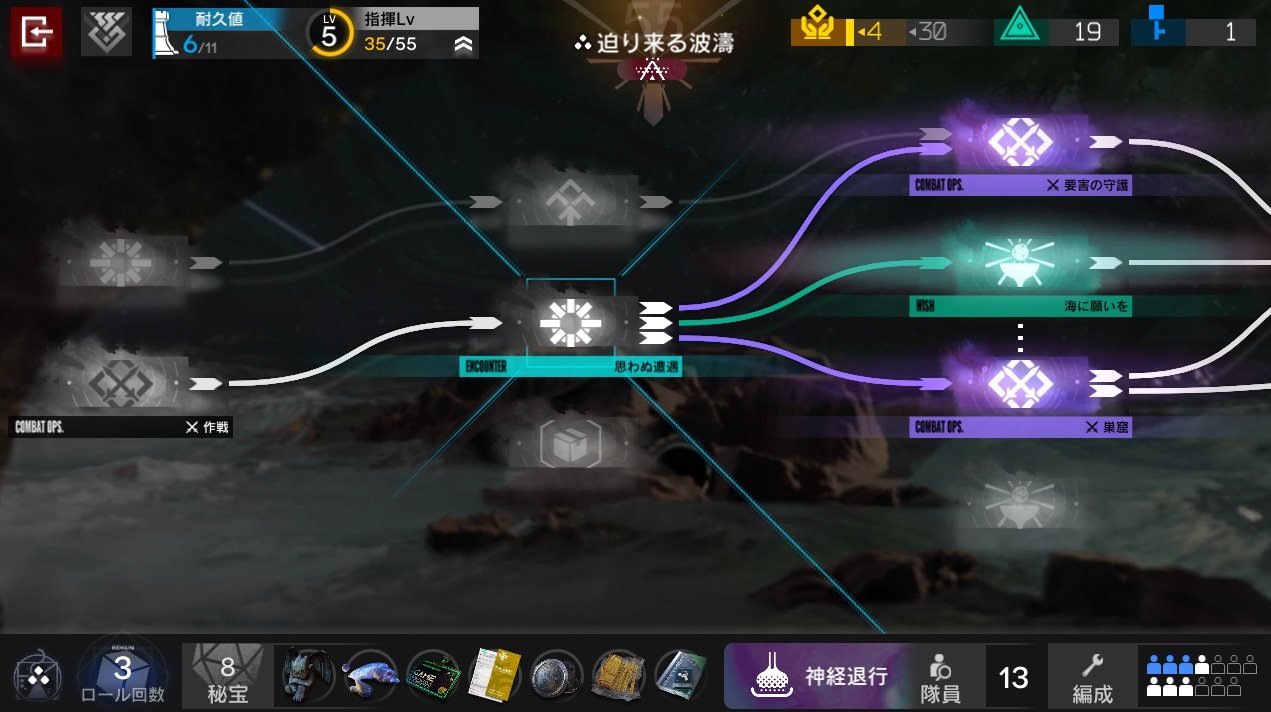This screenshot has width=1271, height=712.
Task: Click the red exit button
Action: coord(36,34)
